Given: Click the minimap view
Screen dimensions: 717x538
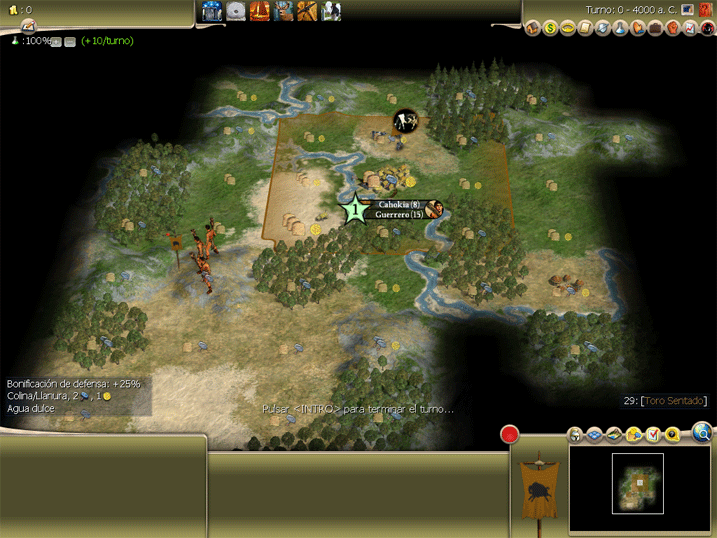Looking at the screenshot, I should click(638, 483).
